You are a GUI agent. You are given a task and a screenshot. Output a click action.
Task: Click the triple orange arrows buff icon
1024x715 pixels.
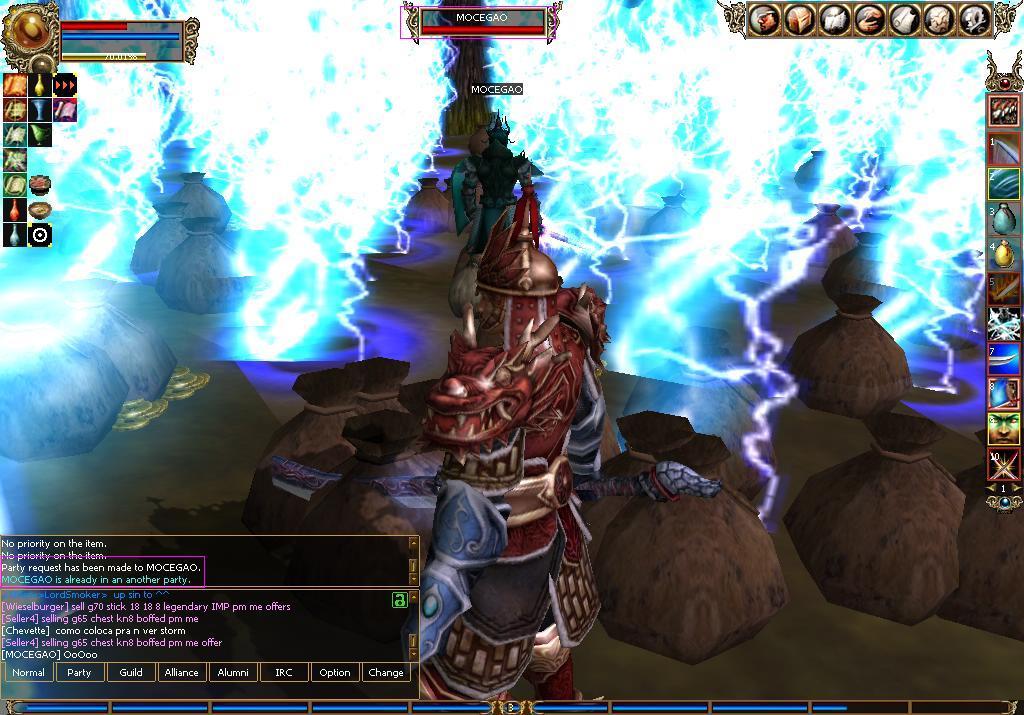[x=65, y=85]
